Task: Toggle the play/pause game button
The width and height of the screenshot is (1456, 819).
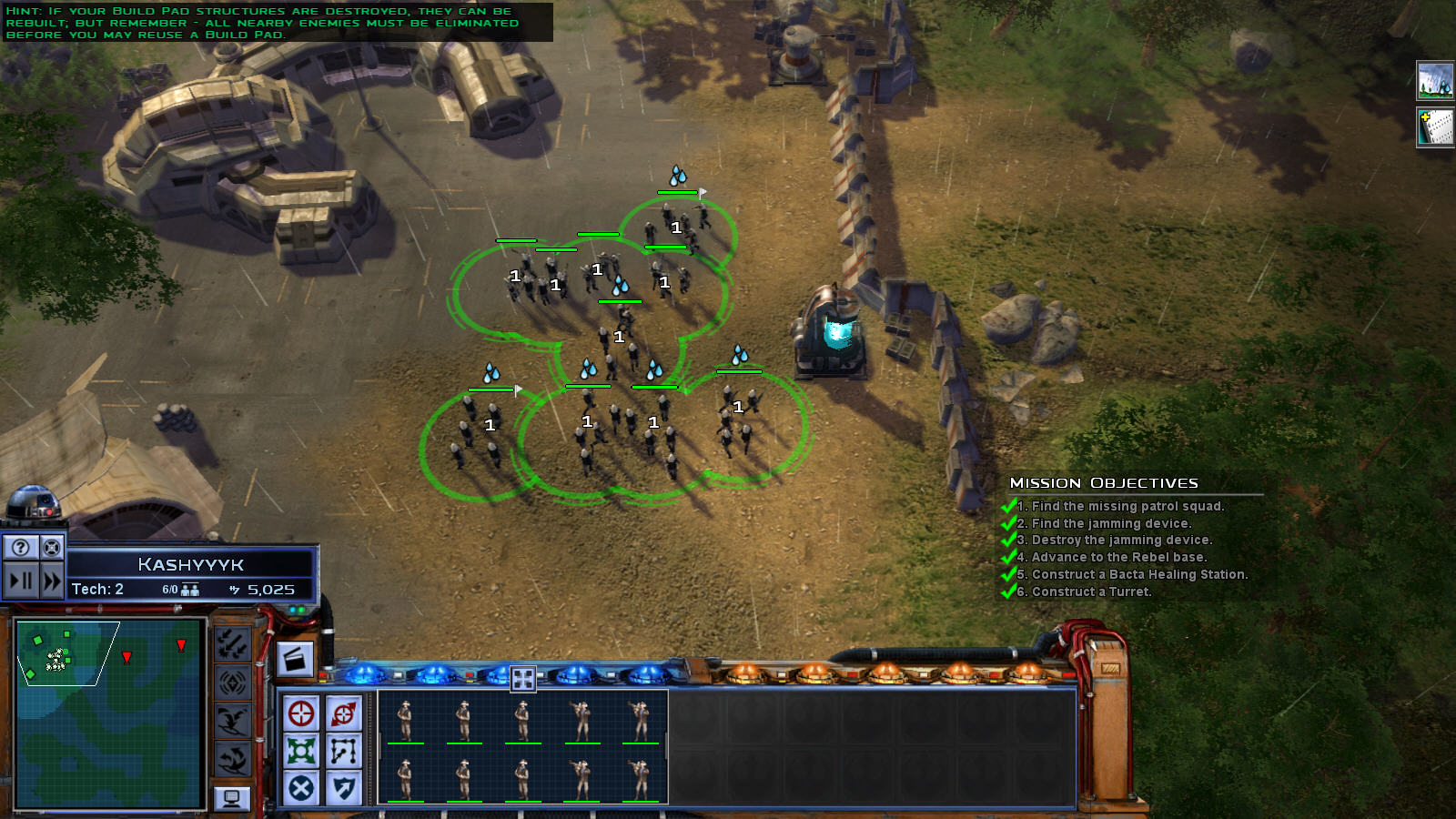Action: (x=21, y=580)
